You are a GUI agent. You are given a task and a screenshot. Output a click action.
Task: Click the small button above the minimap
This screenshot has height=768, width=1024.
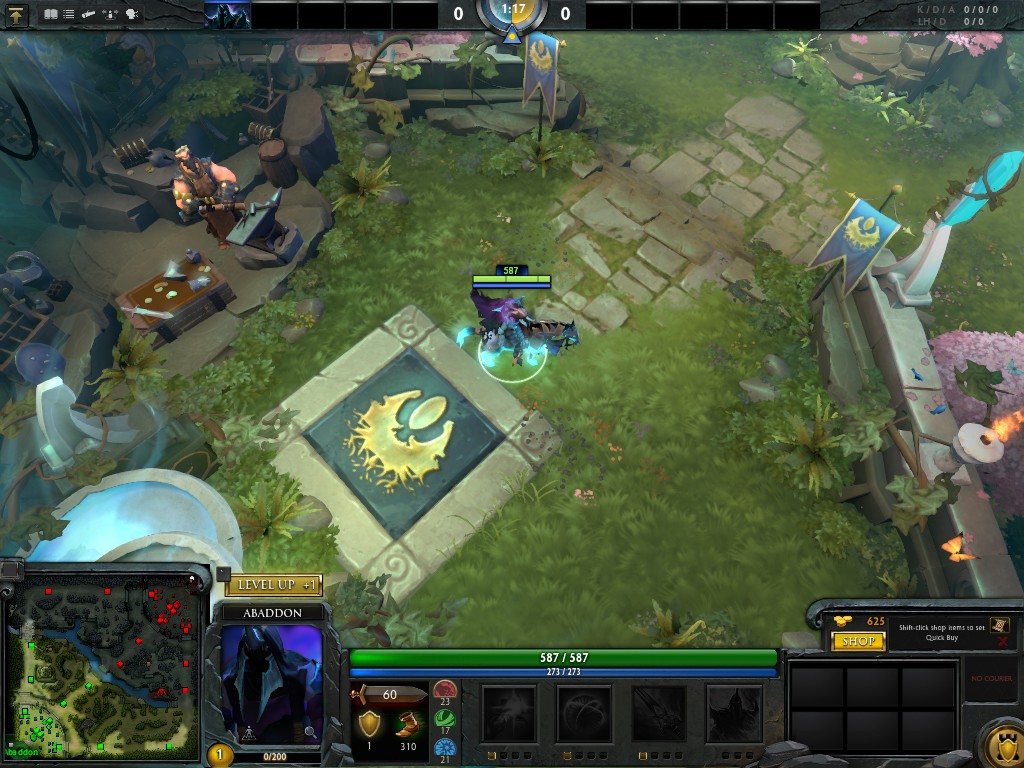(10, 569)
